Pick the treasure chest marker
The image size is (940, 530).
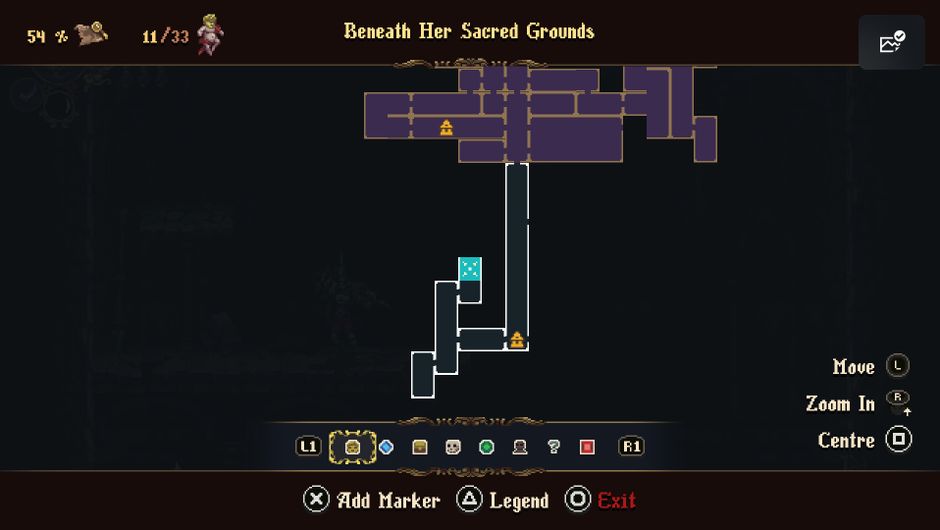click(420, 447)
